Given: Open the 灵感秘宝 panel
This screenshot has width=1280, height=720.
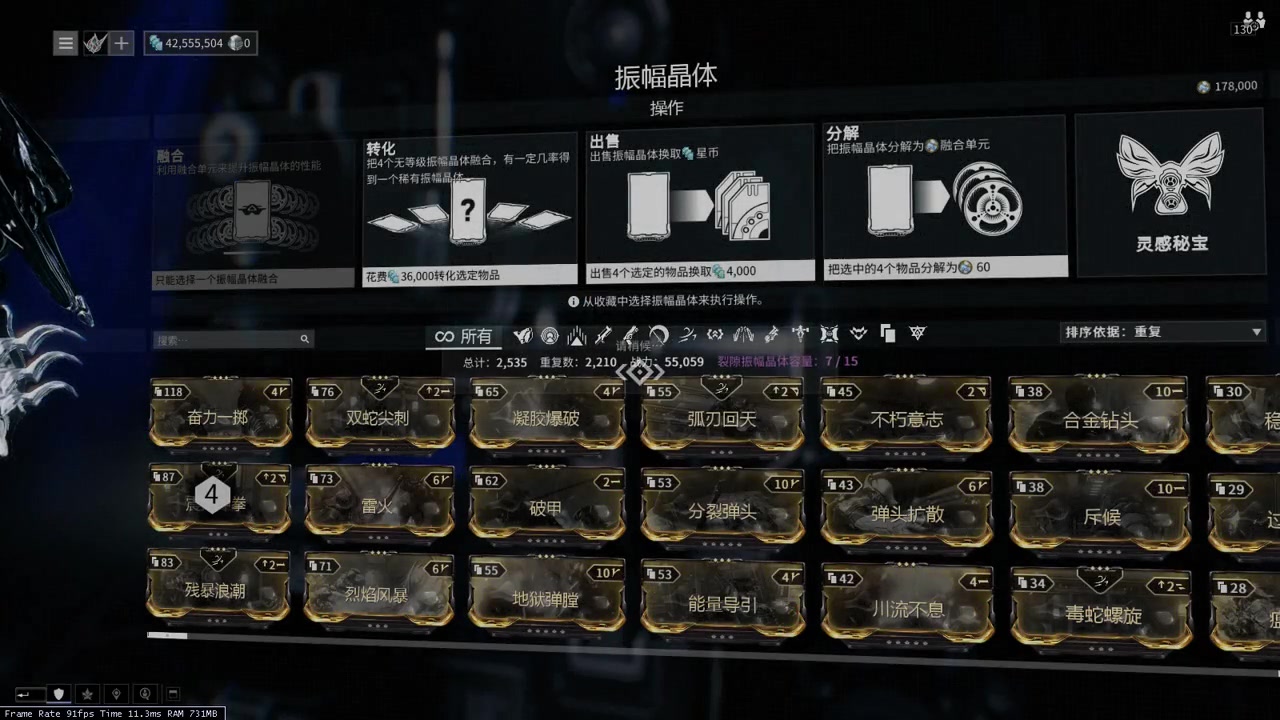Looking at the screenshot, I should tap(1171, 194).
